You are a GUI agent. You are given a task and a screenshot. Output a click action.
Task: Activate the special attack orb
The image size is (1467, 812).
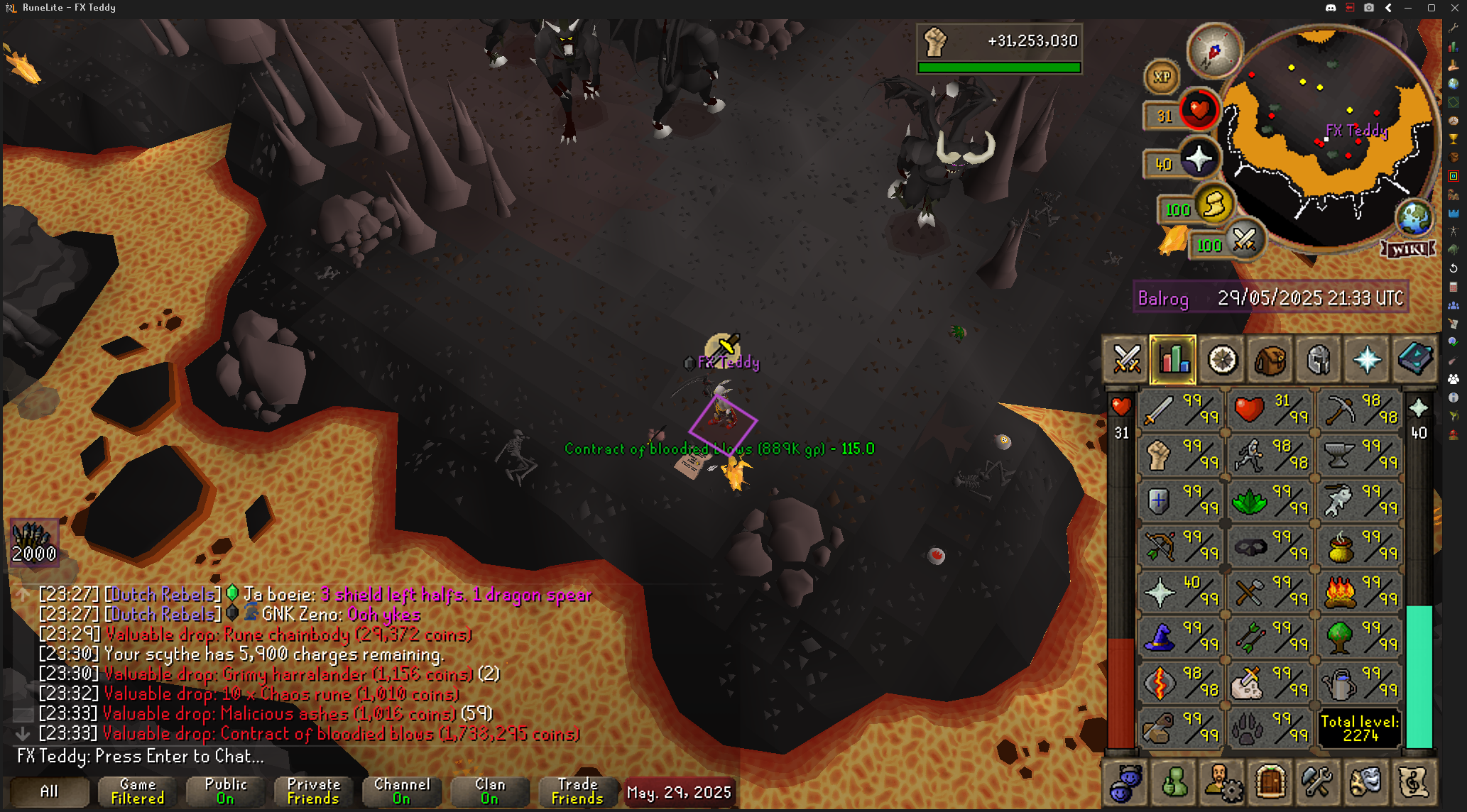pyautogui.click(x=1244, y=240)
